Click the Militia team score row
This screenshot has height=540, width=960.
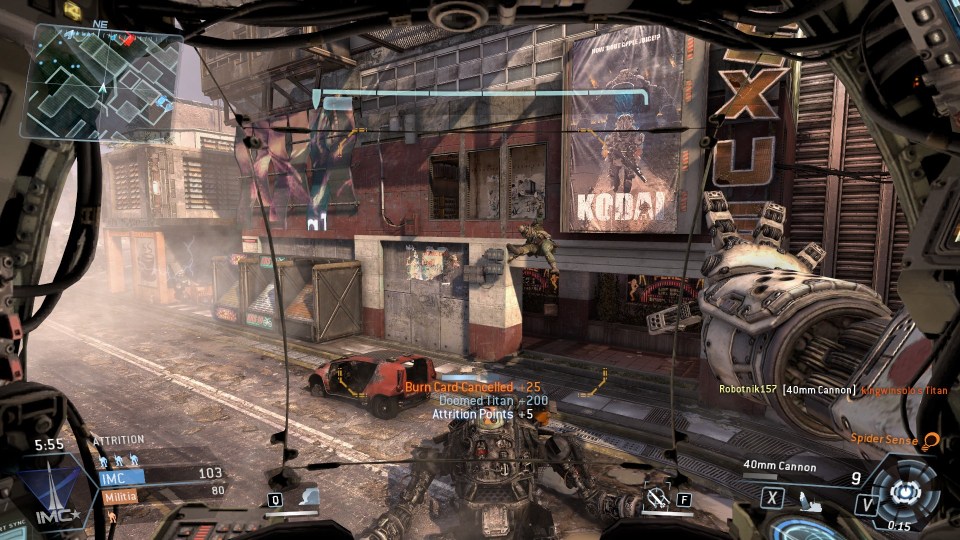coord(160,493)
